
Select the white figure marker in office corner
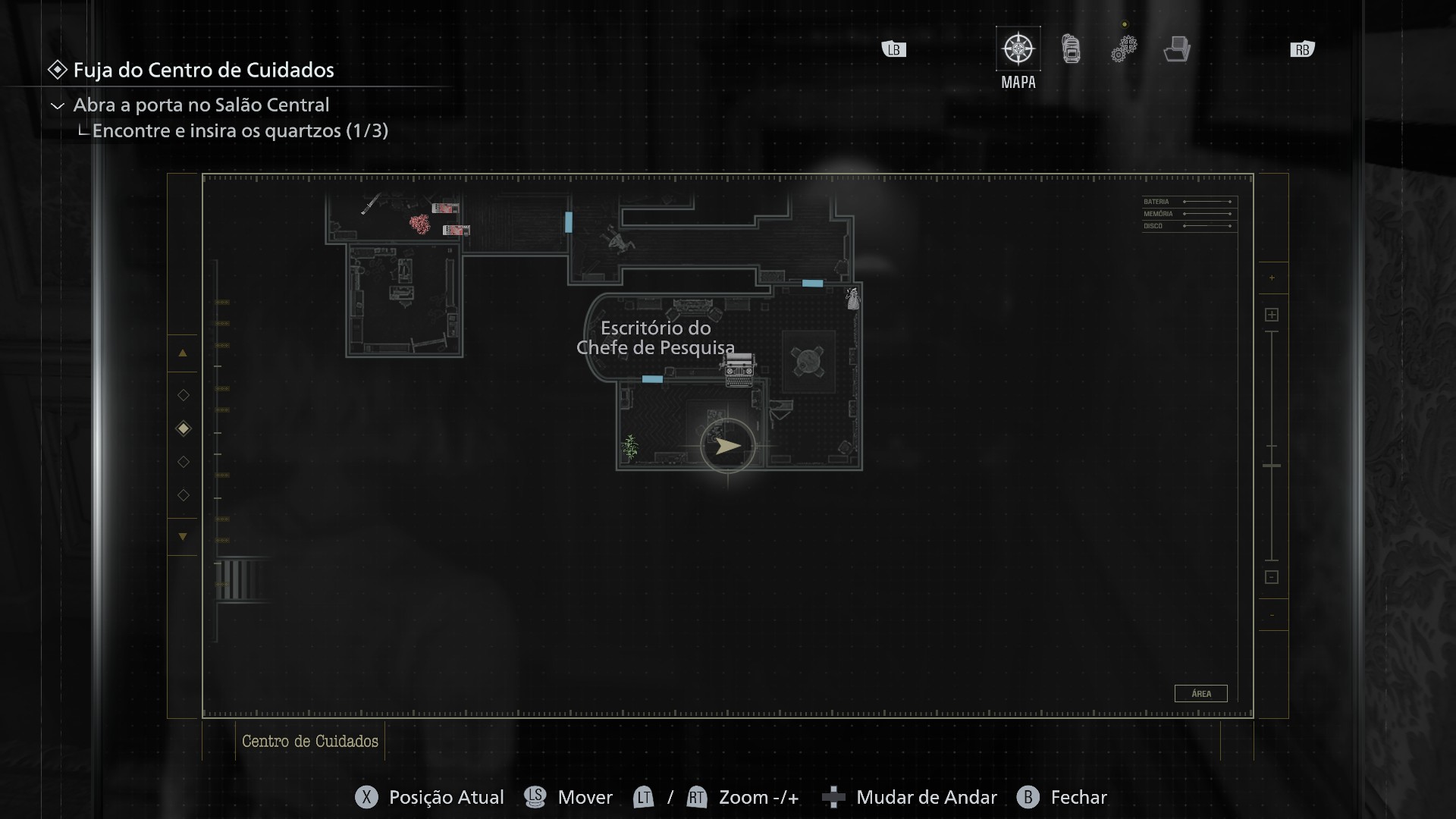pos(853,299)
